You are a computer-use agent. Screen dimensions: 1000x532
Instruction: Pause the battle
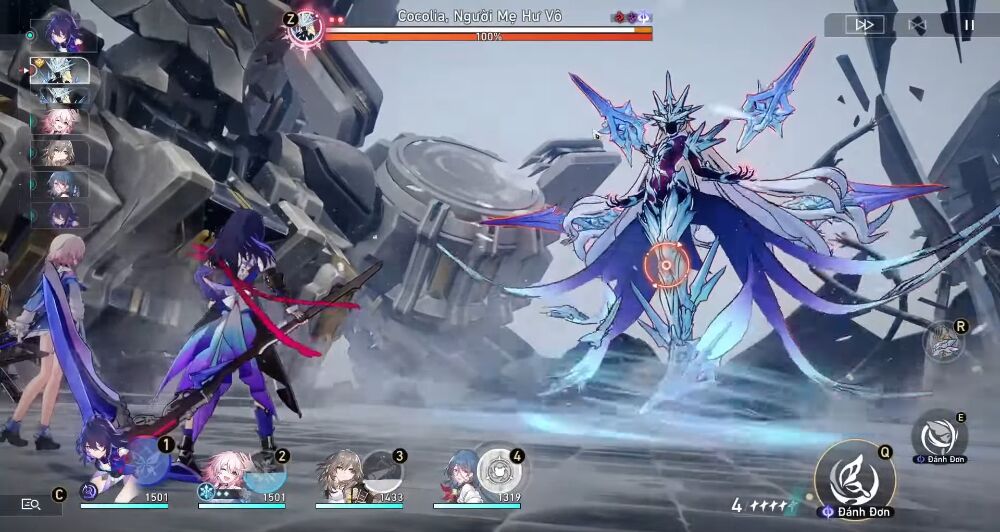click(968, 25)
